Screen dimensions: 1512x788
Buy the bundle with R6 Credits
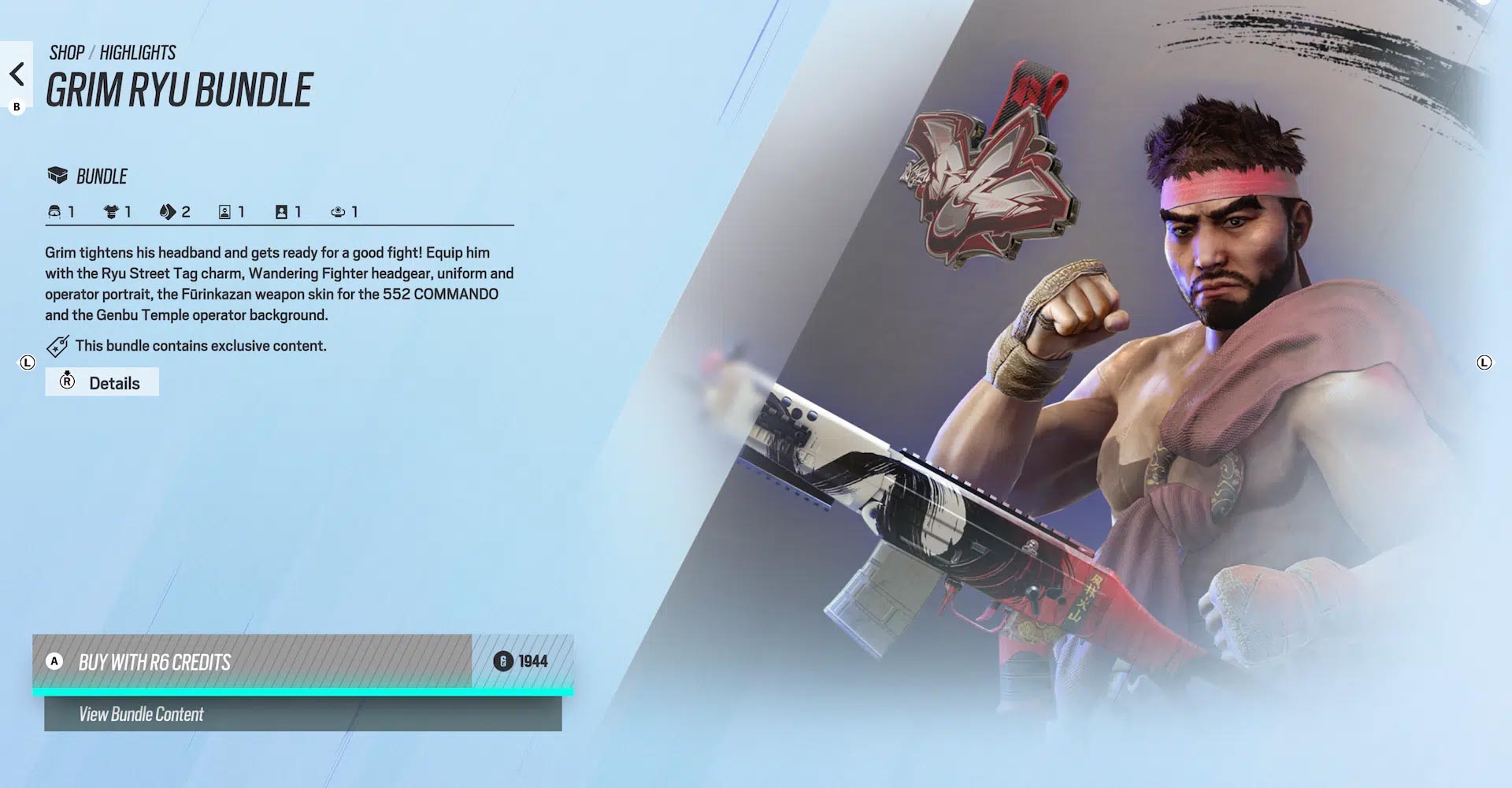[299, 662]
